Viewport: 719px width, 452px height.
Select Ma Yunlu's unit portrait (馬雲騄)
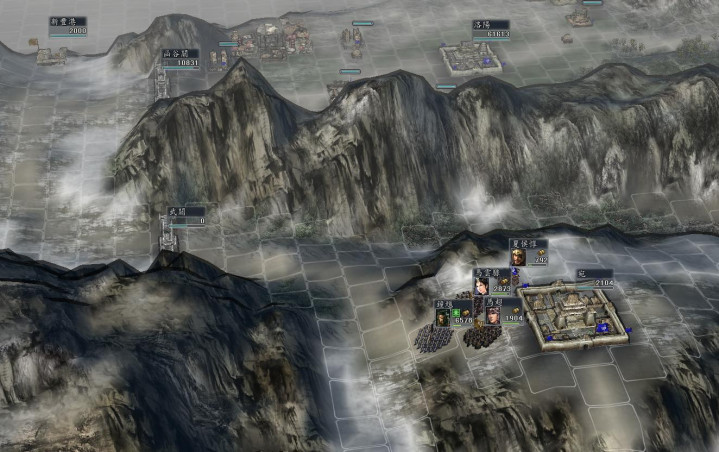tap(483, 286)
